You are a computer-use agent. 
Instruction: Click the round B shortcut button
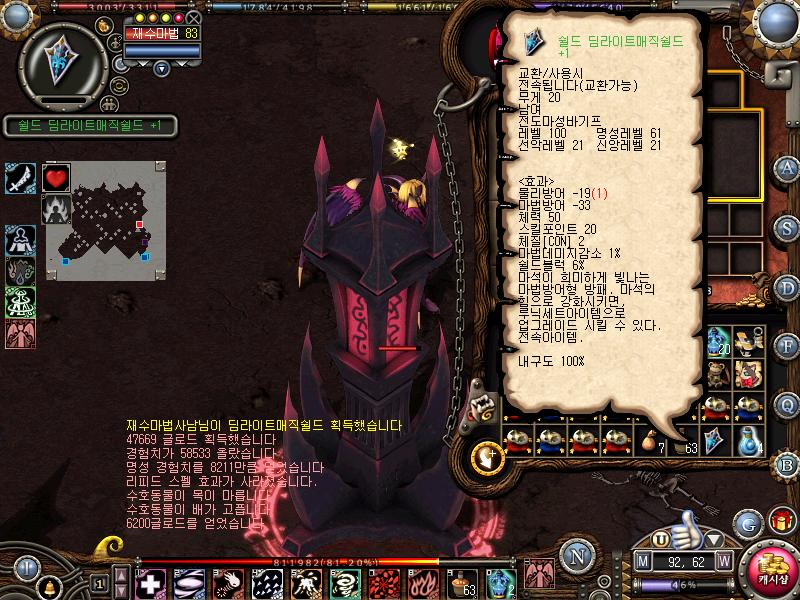pyautogui.click(x=788, y=464)
